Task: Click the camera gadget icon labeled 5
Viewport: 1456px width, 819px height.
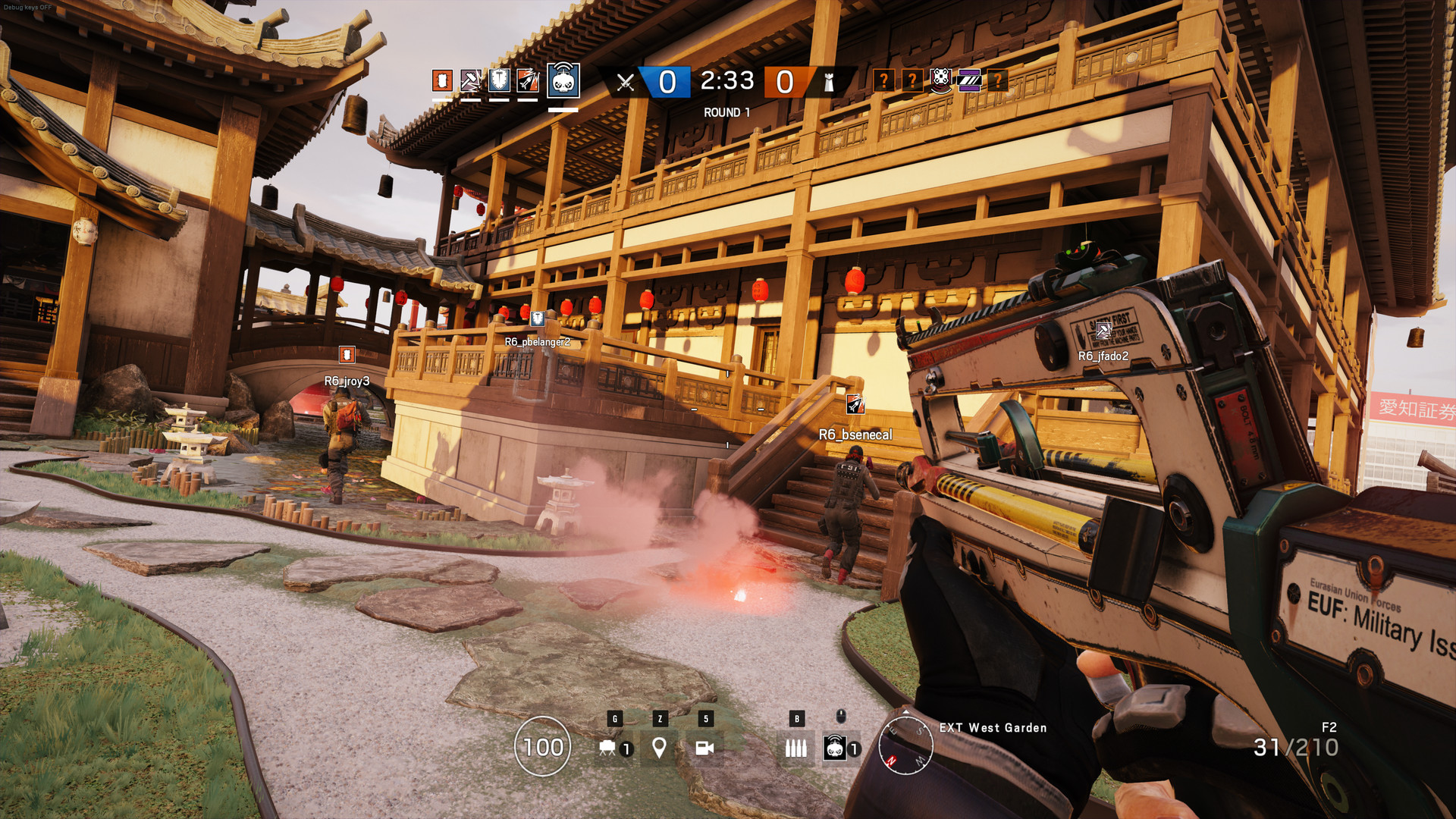Action: 707,748
